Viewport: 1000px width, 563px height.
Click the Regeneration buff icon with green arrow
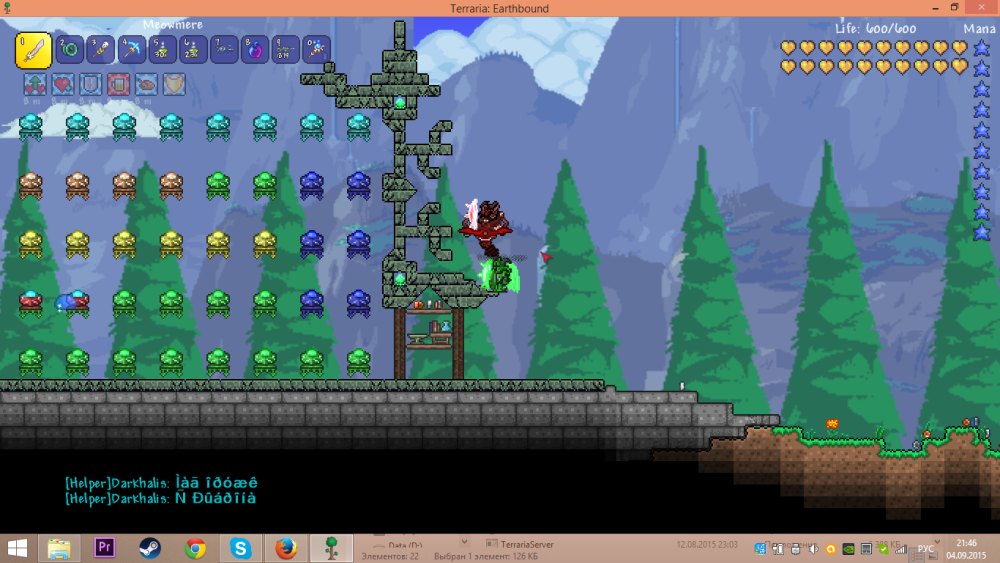(x=35, y=86)
